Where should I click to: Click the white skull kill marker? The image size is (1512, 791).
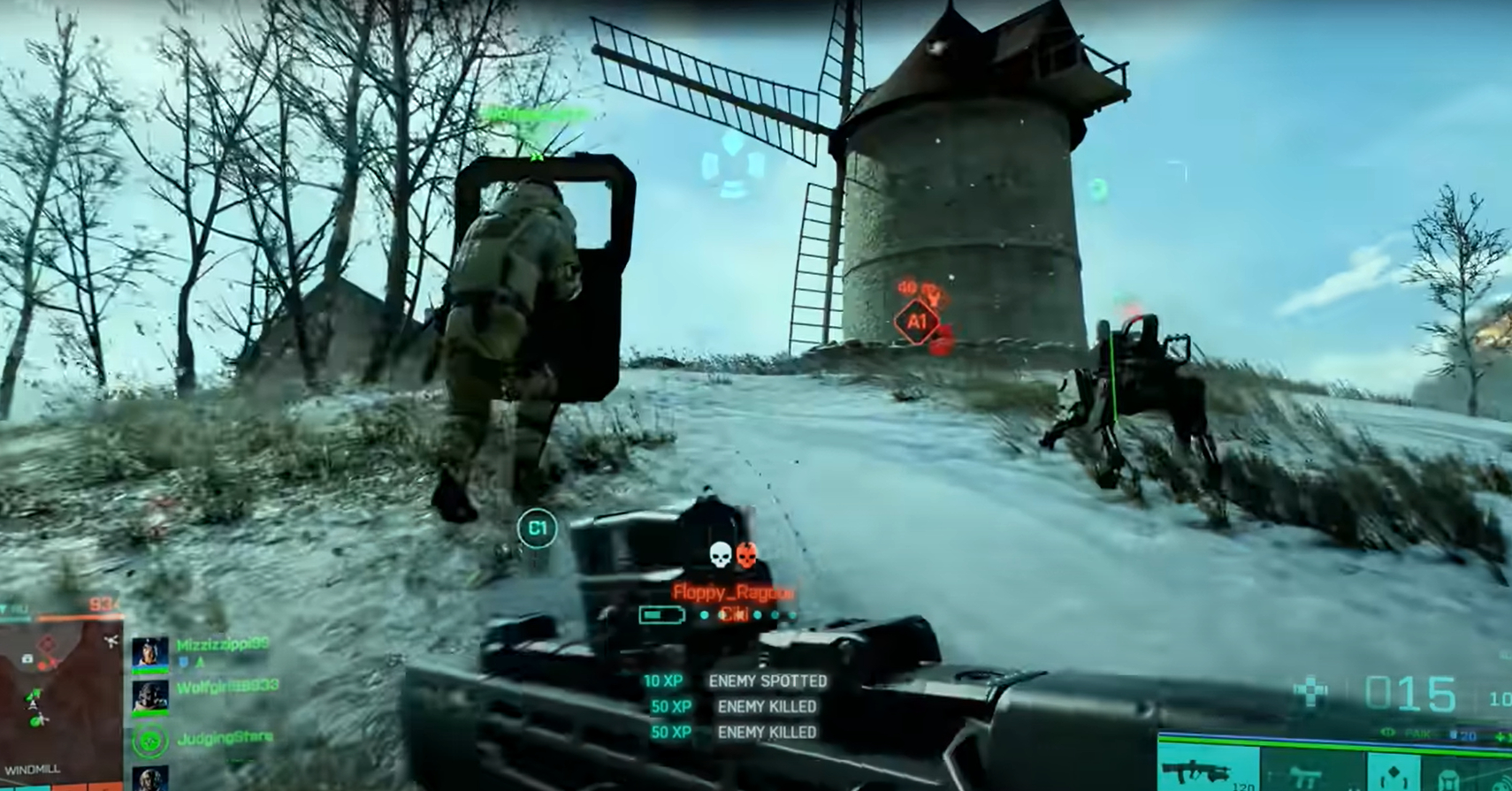click(720, 555)
